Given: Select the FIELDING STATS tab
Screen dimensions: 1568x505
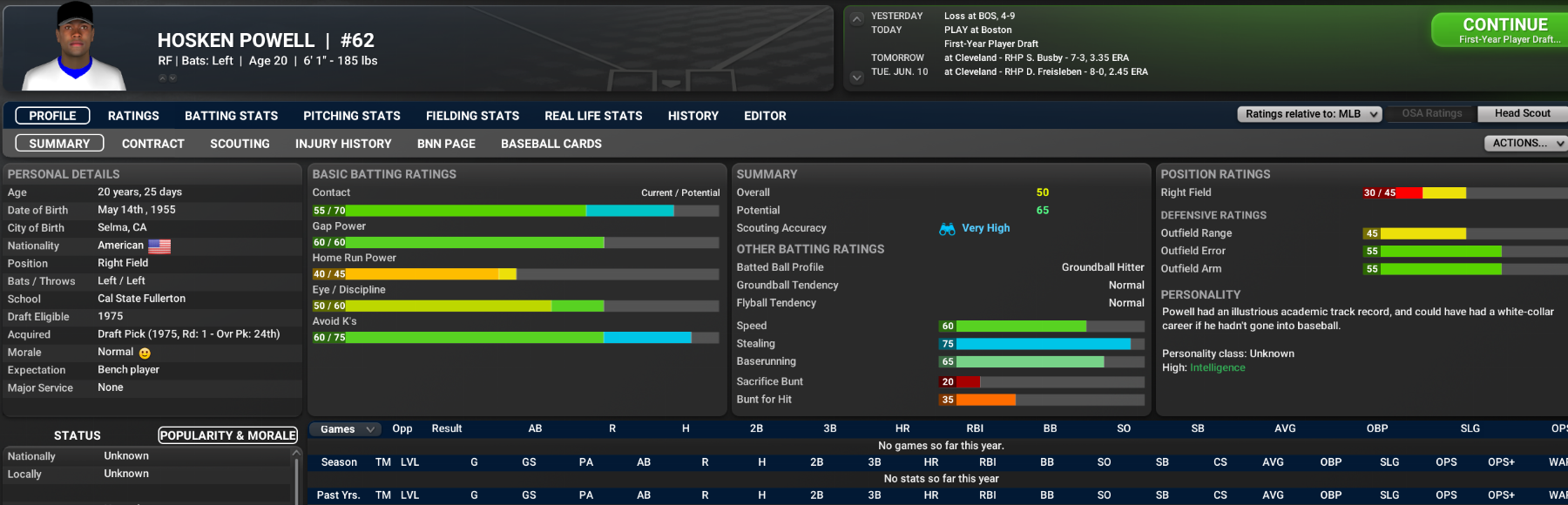Looking at the screenshot, I should pyautogui.click(x=472, y=116).
